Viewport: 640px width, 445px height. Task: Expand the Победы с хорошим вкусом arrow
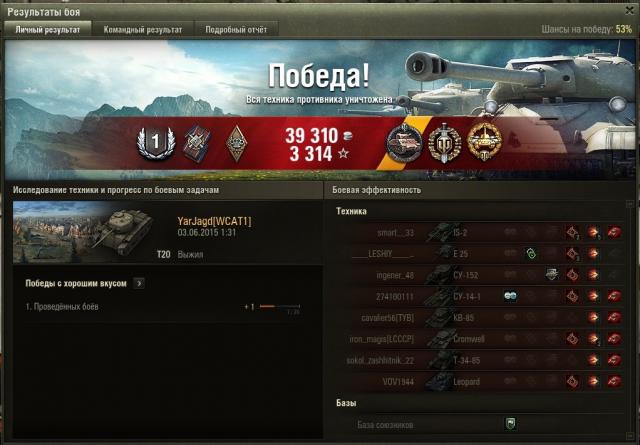(x=138, y=284)
